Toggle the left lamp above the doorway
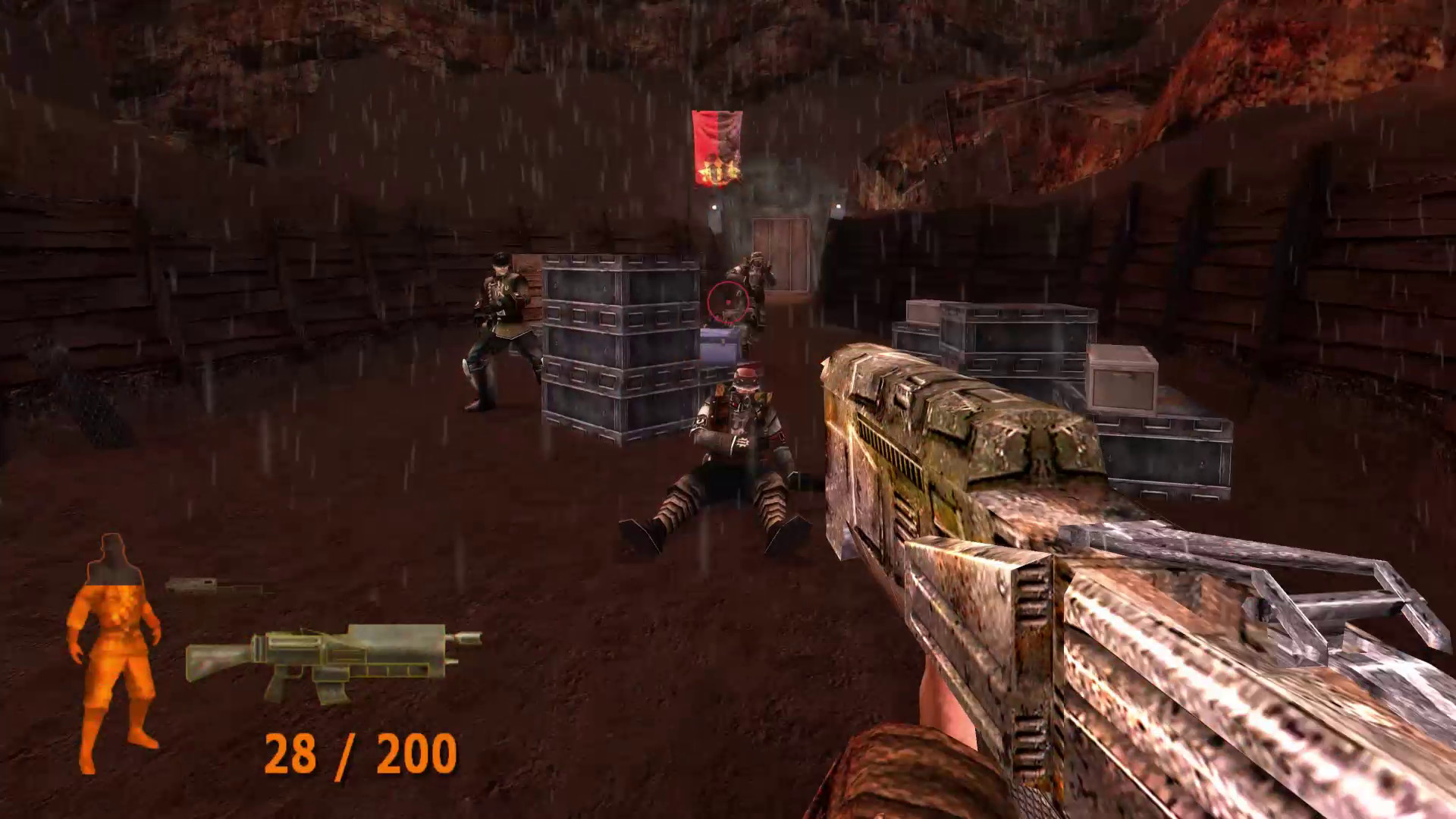1456x819 pixels. (714, 206)
